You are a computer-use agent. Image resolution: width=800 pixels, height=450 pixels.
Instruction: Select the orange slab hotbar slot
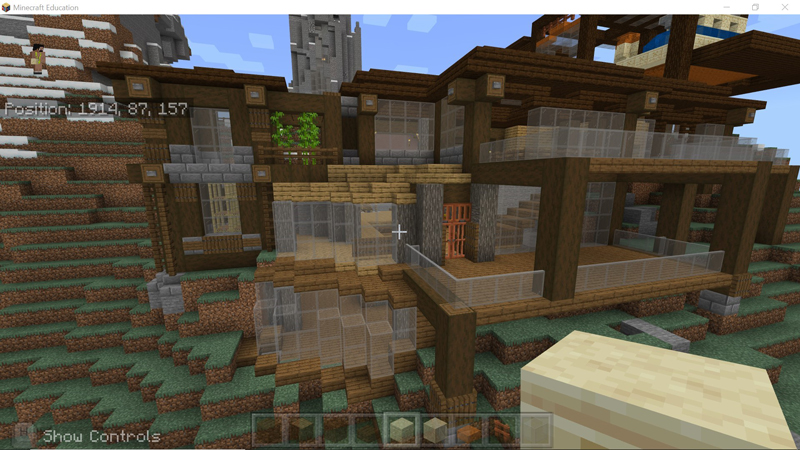pos(469,430)
